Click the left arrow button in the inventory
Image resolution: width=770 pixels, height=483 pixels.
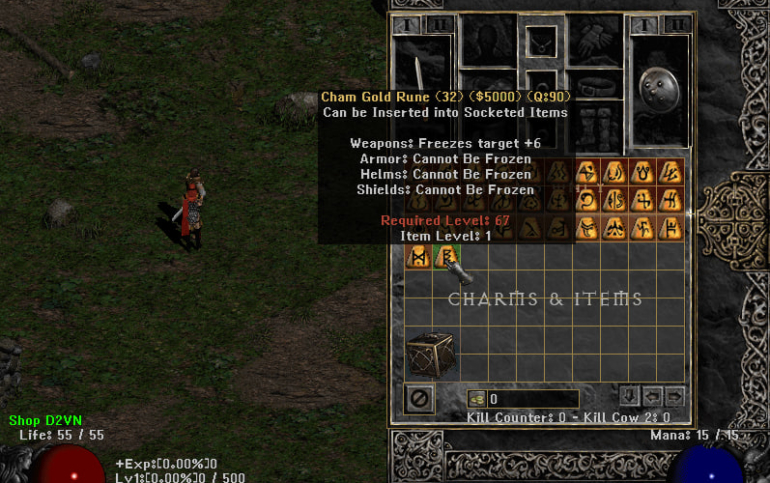(x=653, y=395)
